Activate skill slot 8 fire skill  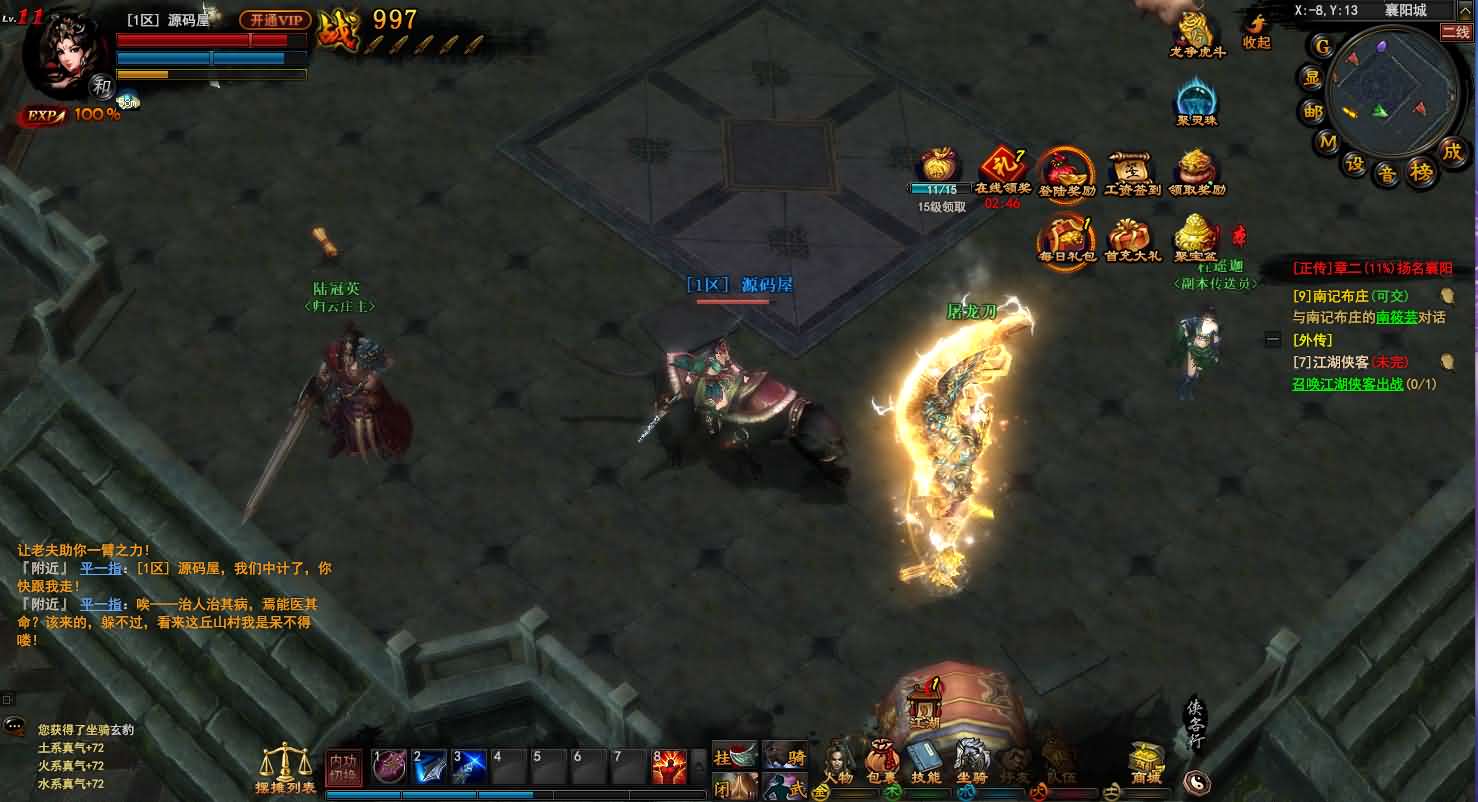(669, 767)
